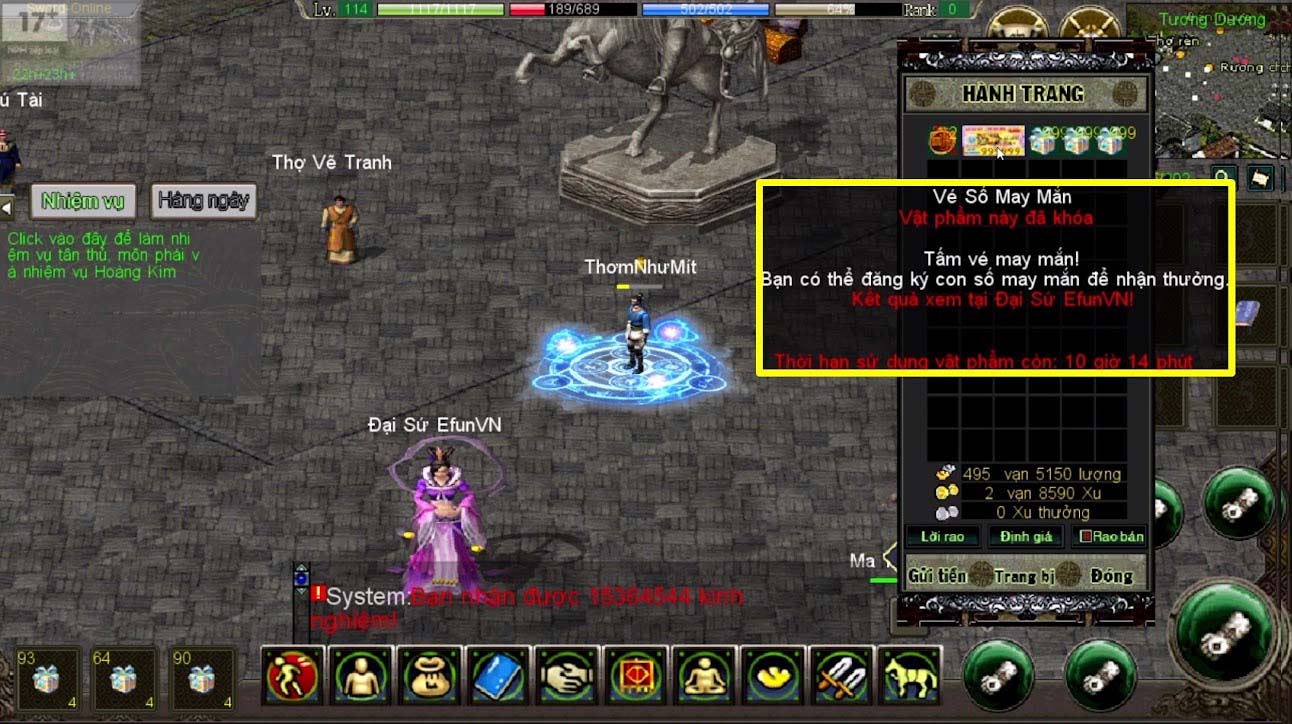Open the red banner toolbar icon

(x=637, y=675)
